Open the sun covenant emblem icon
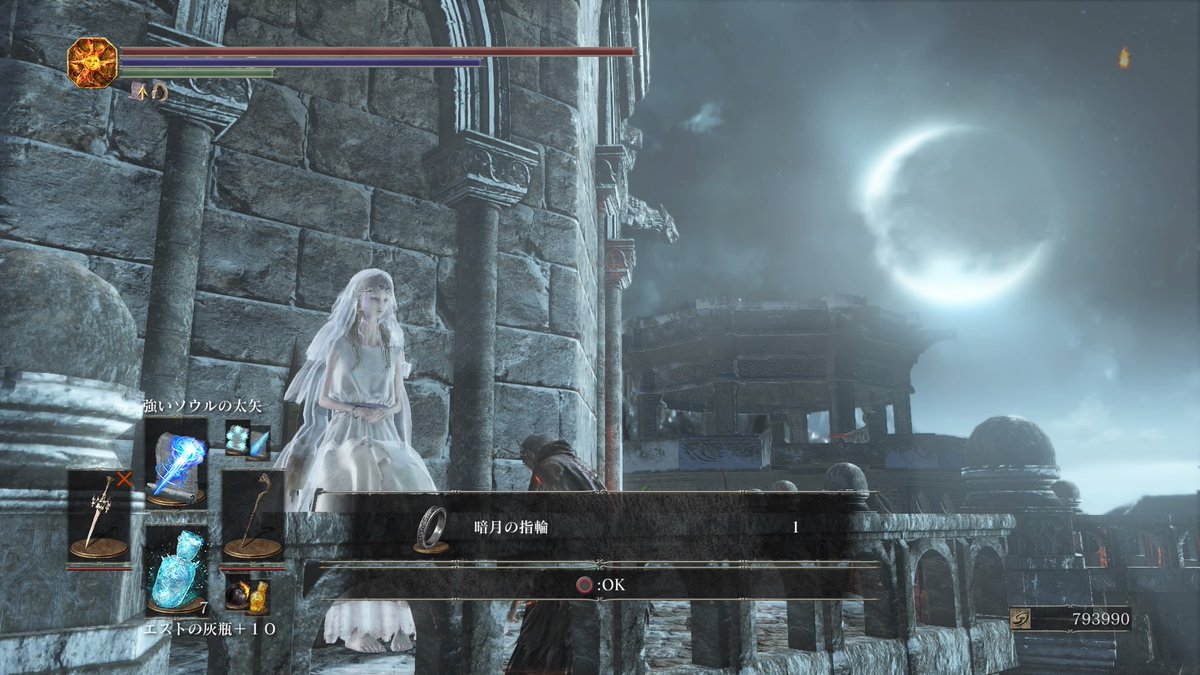Viewport: 1200px width, 675px height. click(x=92, y=61)
